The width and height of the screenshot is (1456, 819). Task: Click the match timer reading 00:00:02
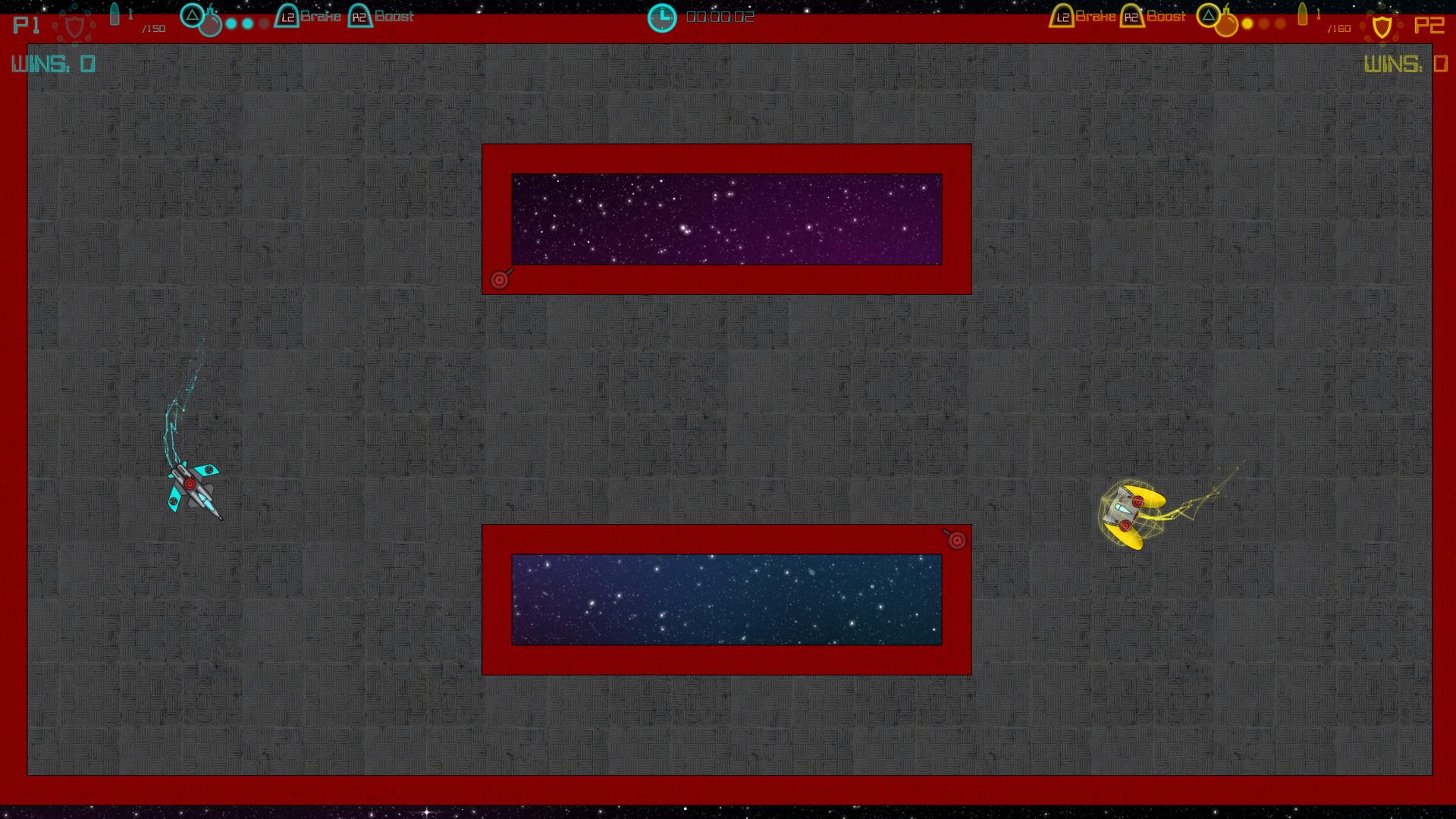coord(719,16)
